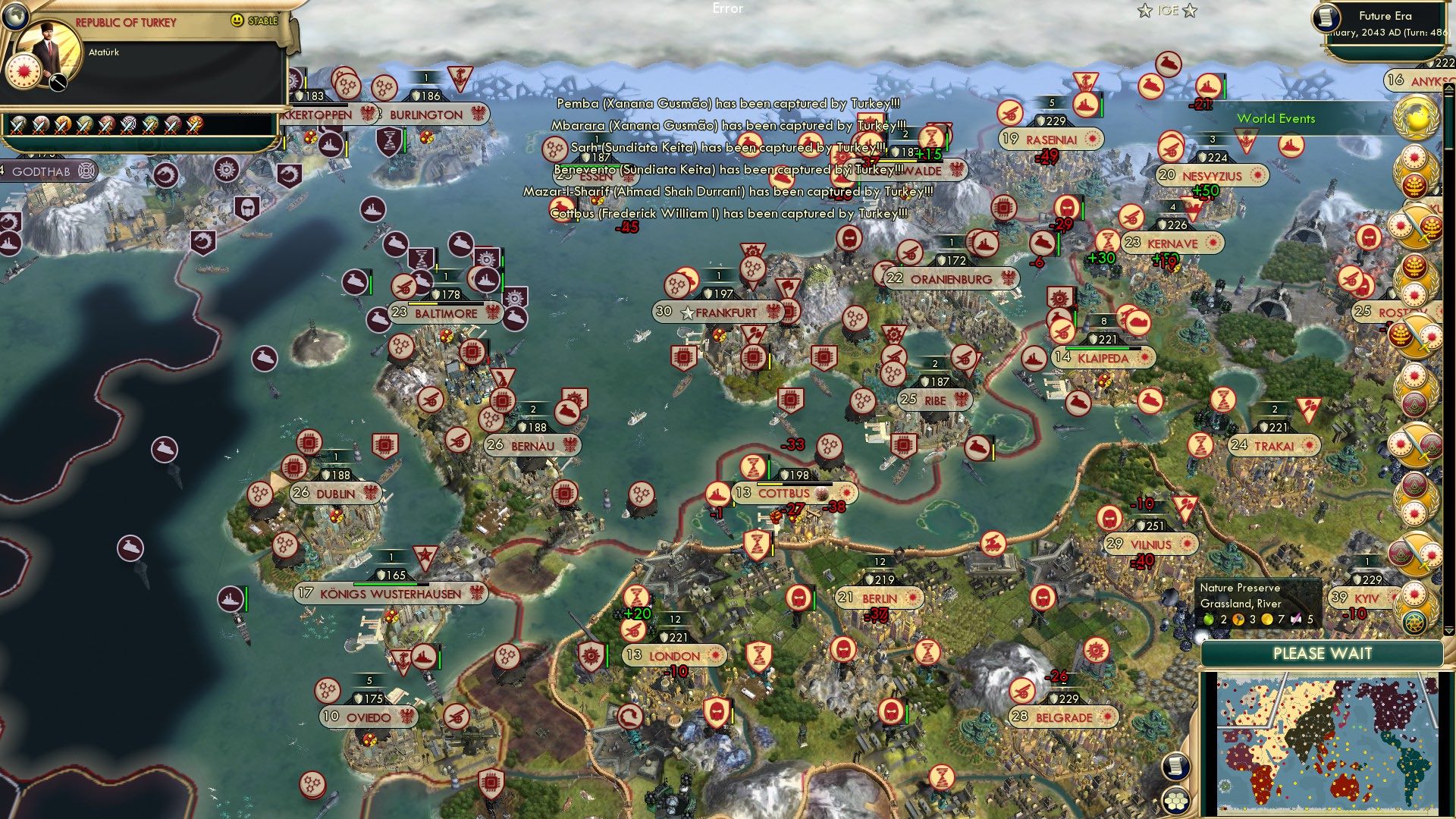The image size is (1456, 819).
Task: Click the teal World Congress icon below Kyiv
Action: pyautogui.click(x=1414, y=623)
